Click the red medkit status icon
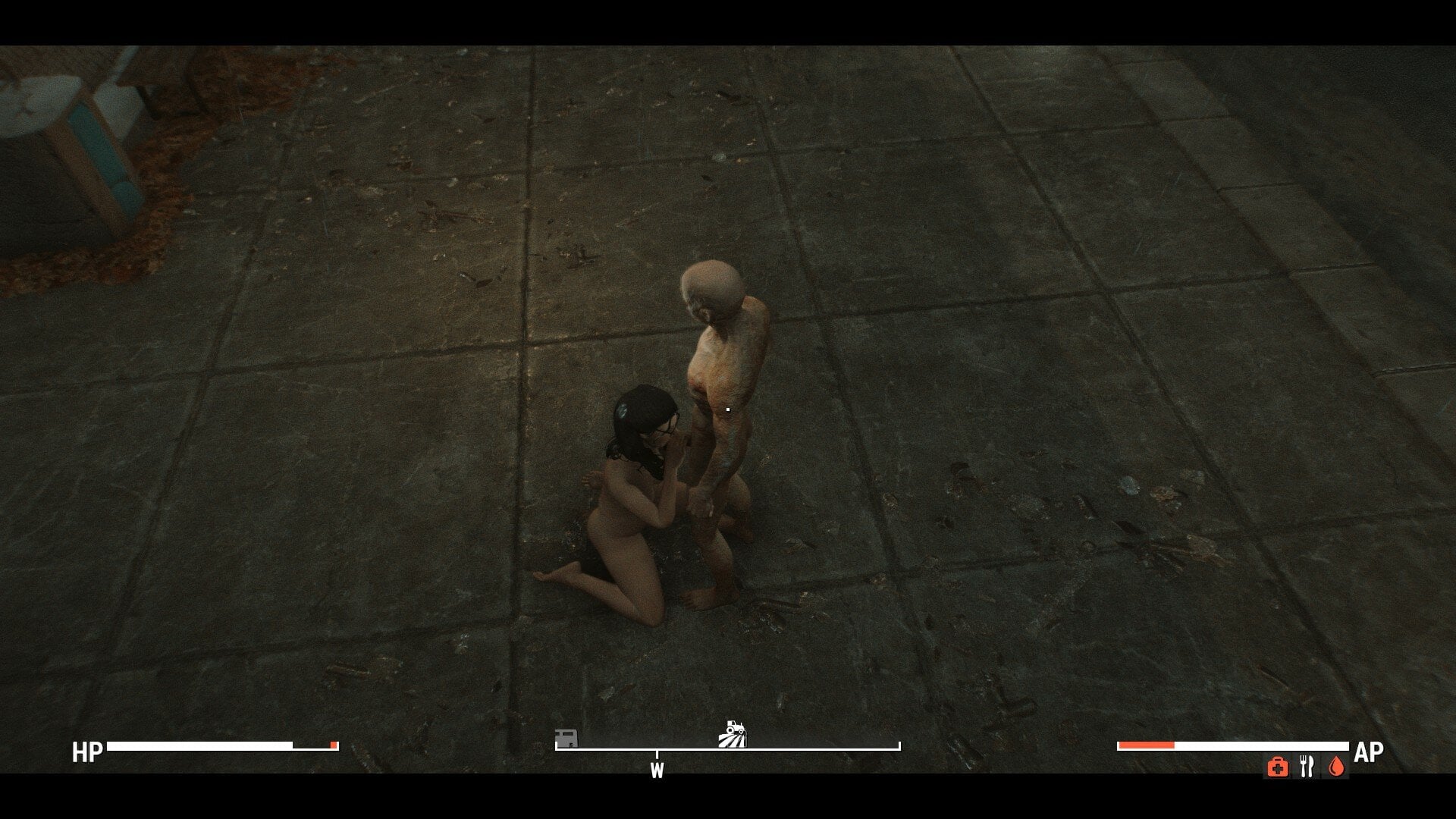This screenshot has width=1456, height=819. (1277, 767)
